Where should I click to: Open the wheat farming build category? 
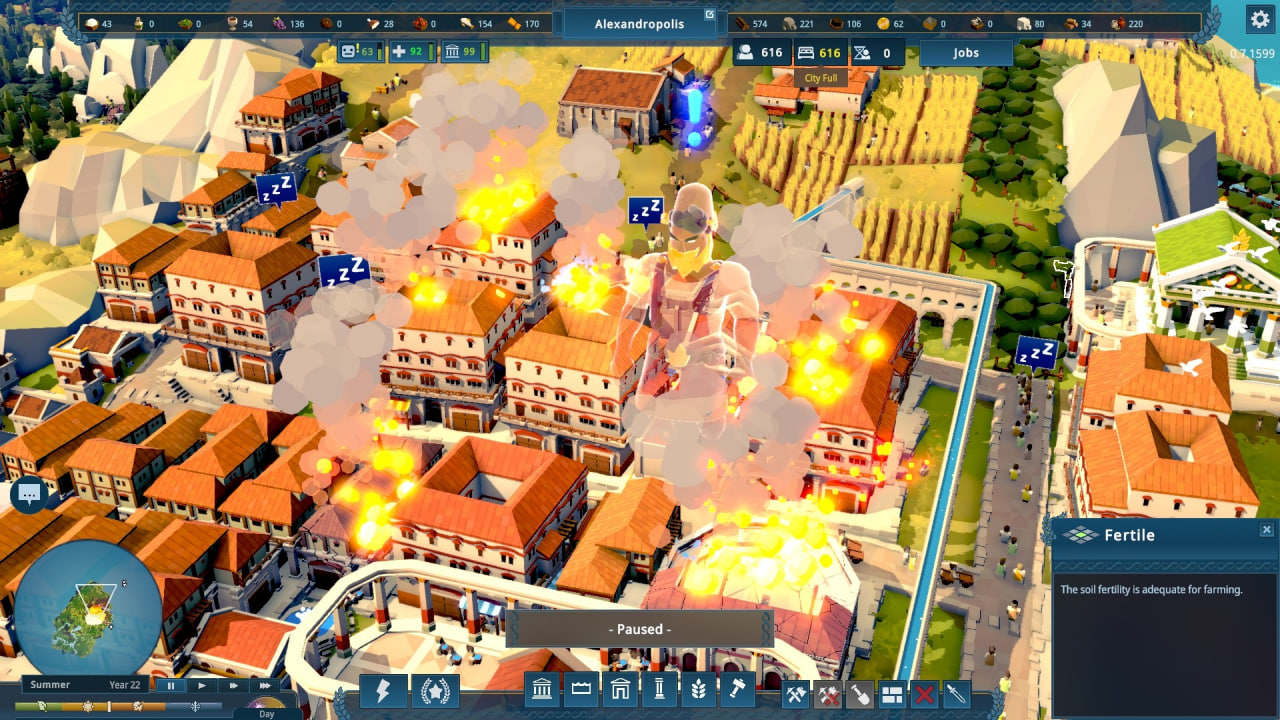click(x=698, y=691)
